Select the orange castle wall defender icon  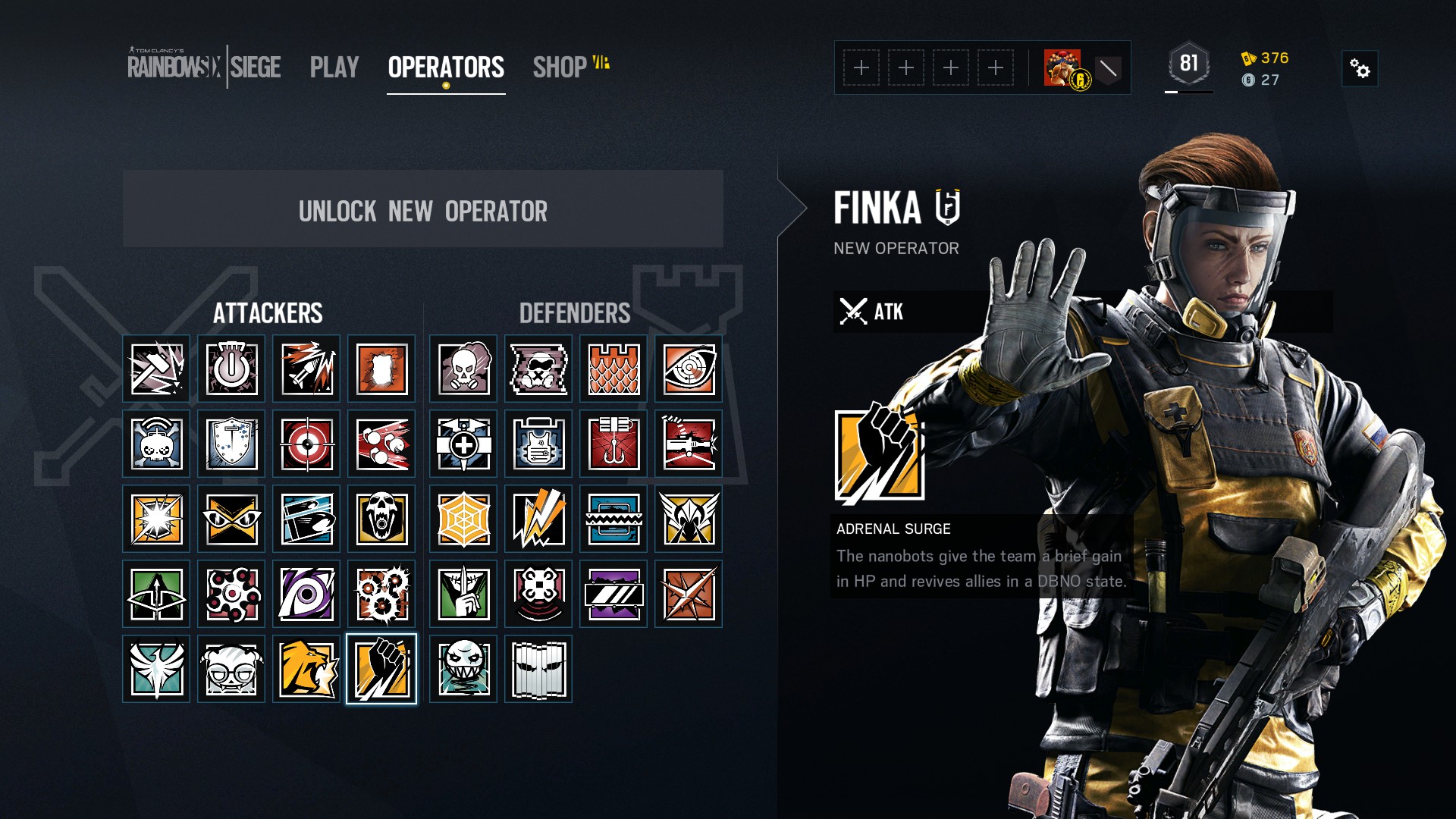613,369
